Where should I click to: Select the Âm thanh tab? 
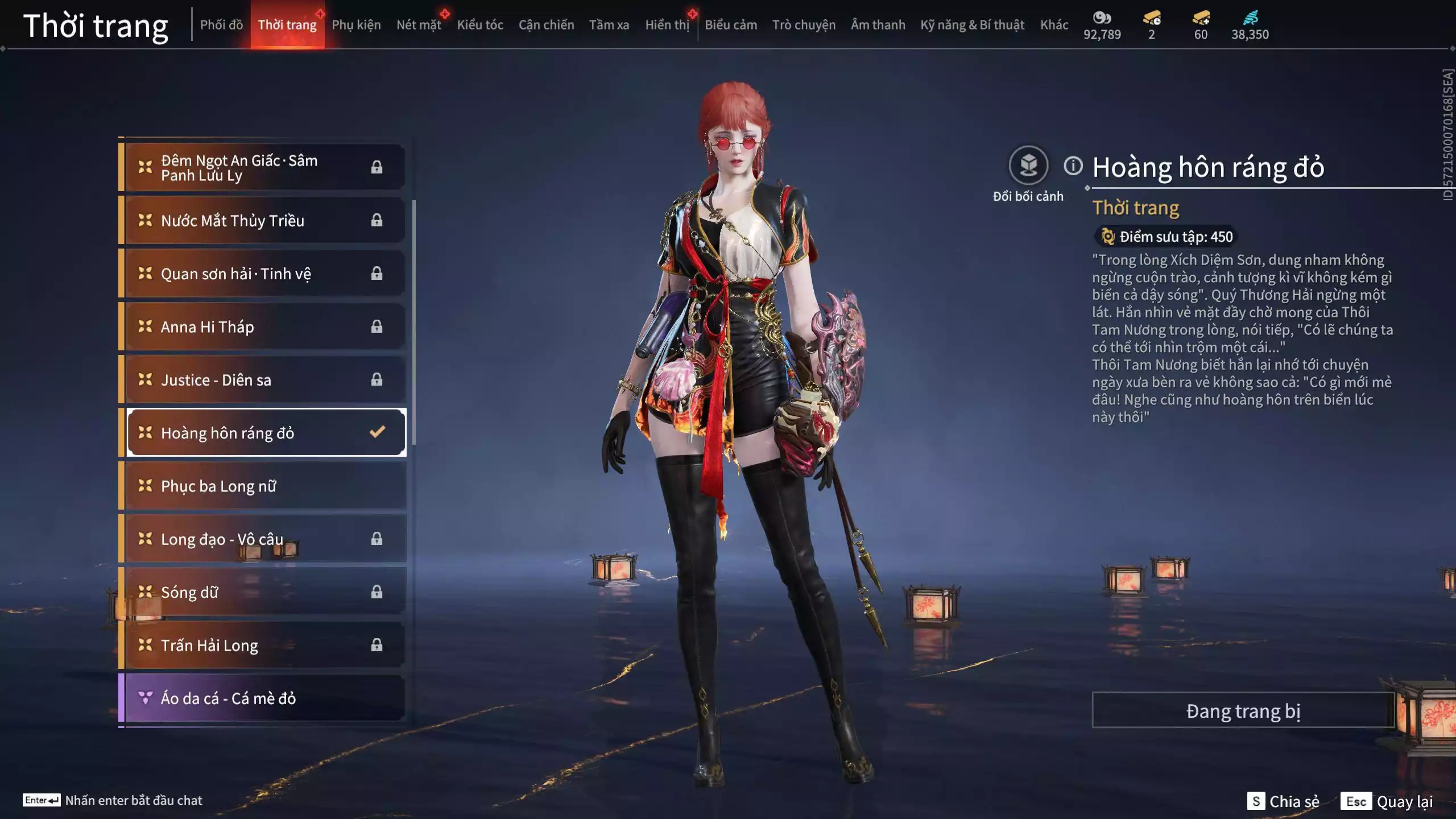878,25
